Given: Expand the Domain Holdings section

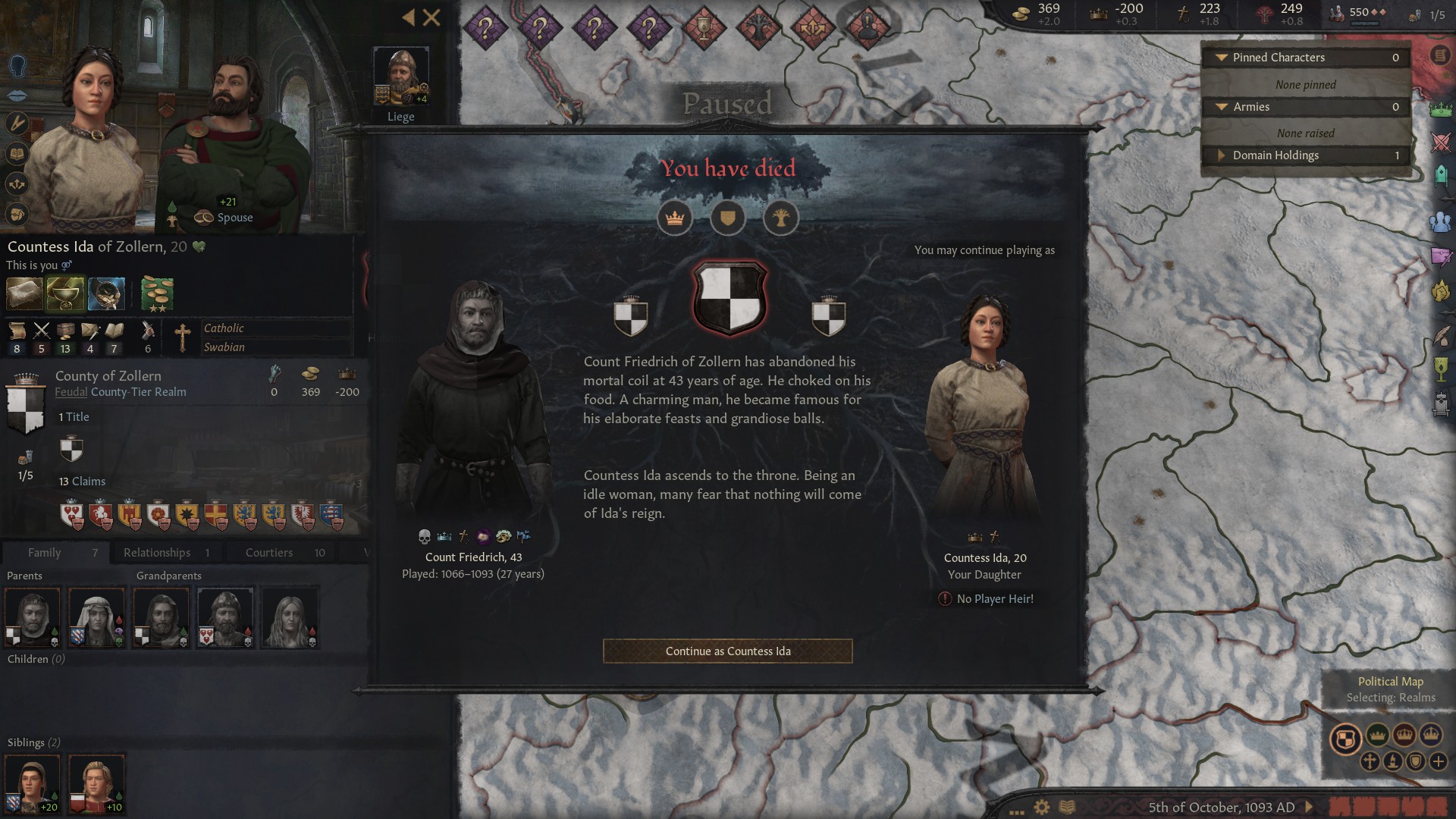Looking at the screenshot, I should pyautogui.click(x=1222, y=155).
